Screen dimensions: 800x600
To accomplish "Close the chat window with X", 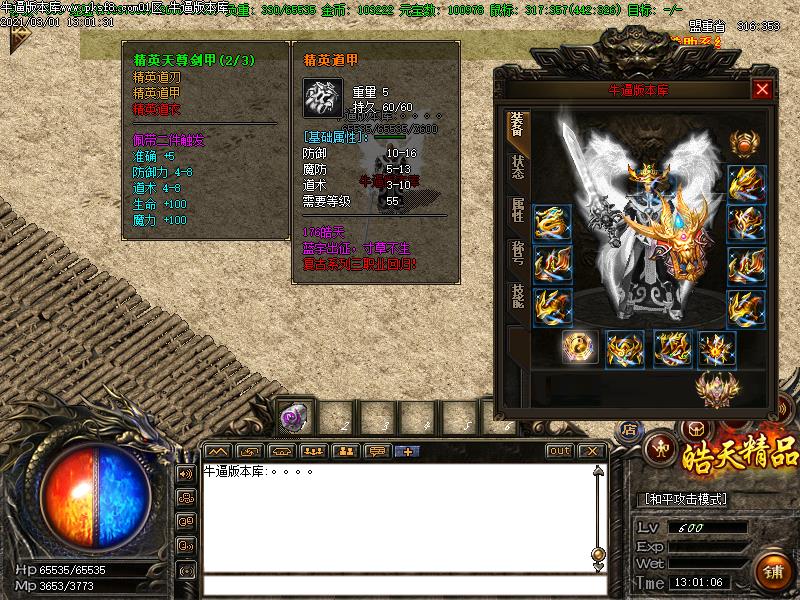I will tap(591, 451).
